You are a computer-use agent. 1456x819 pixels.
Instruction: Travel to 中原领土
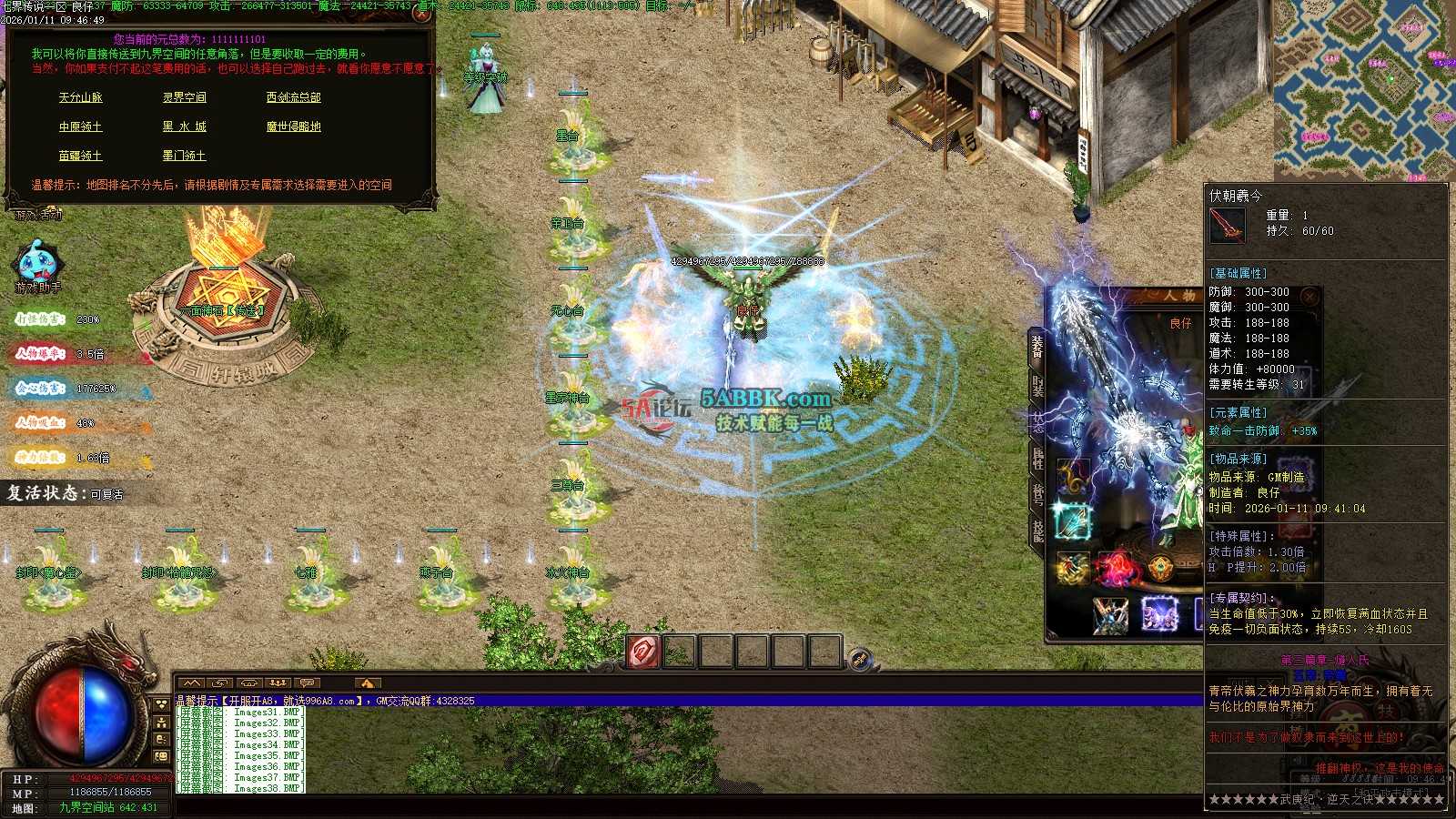pos(80,126)
